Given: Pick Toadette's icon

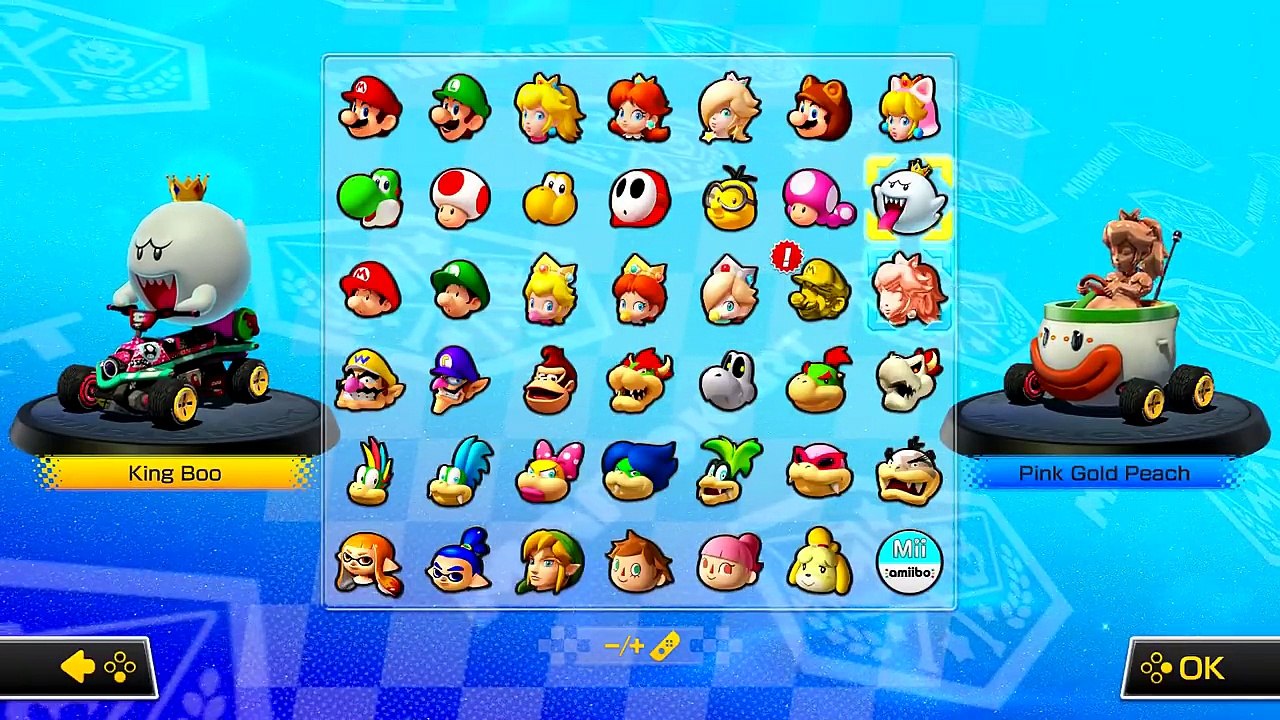Looking at the screenshot, I should point(819,198).
